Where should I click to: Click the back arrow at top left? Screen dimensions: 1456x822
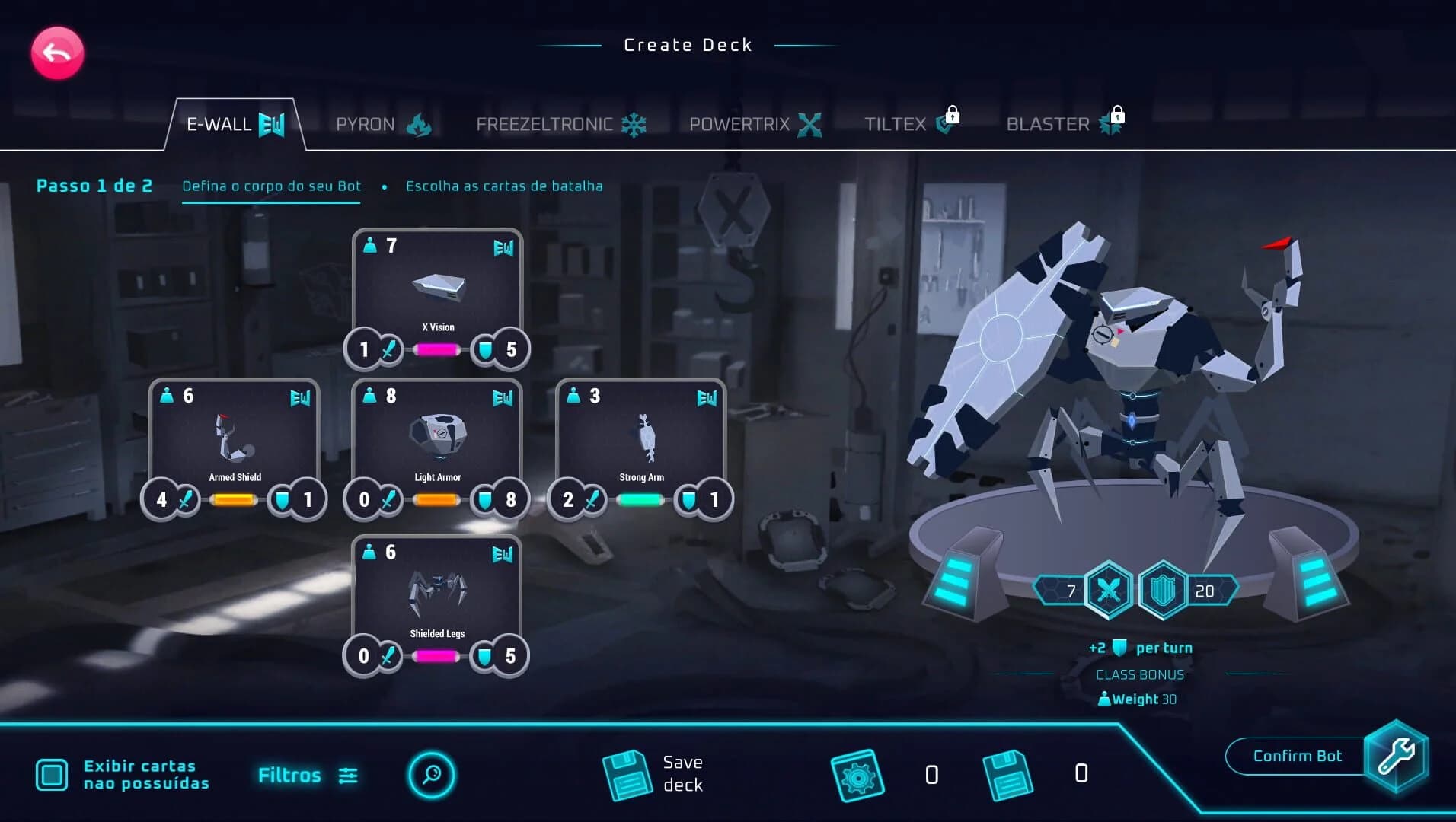click(x=56, y=52)
